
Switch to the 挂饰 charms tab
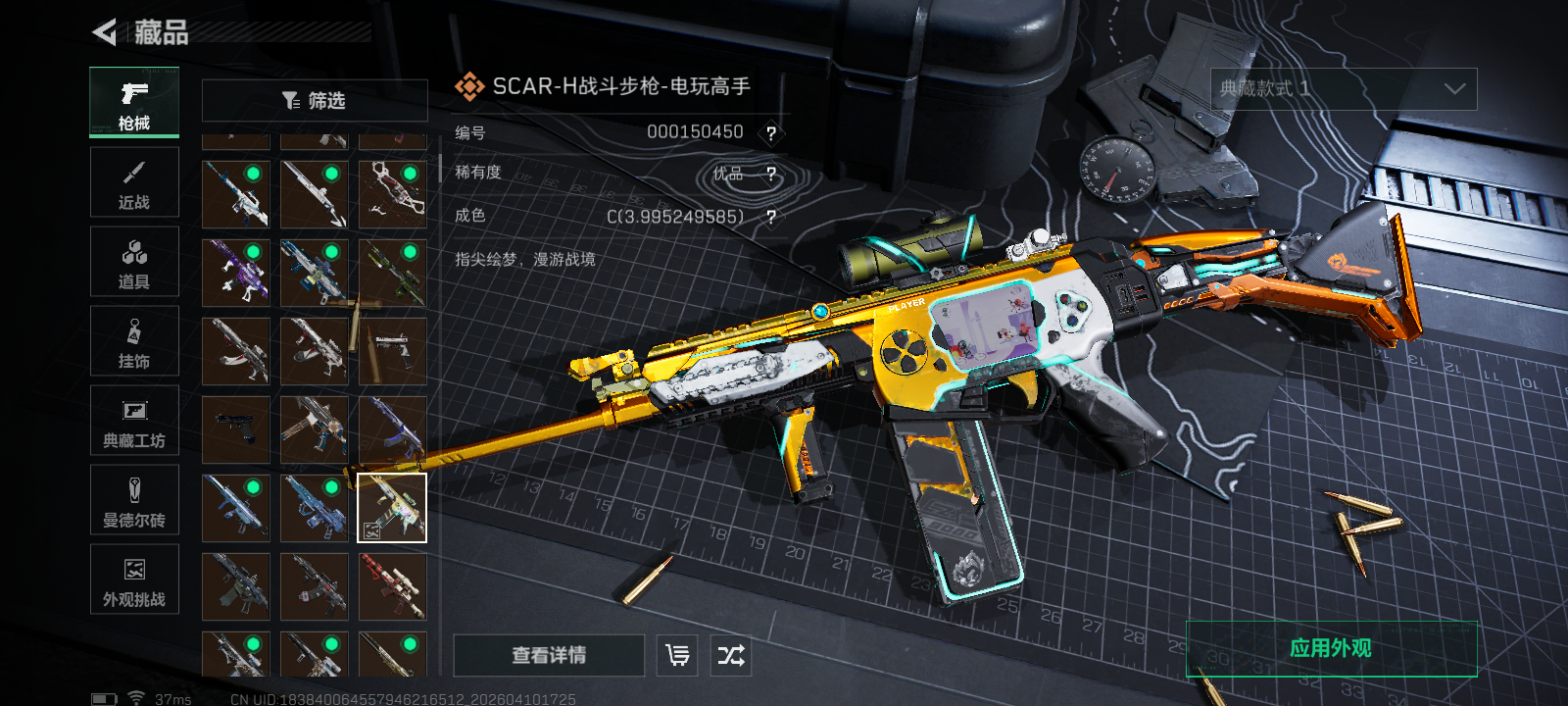[134, 341]
